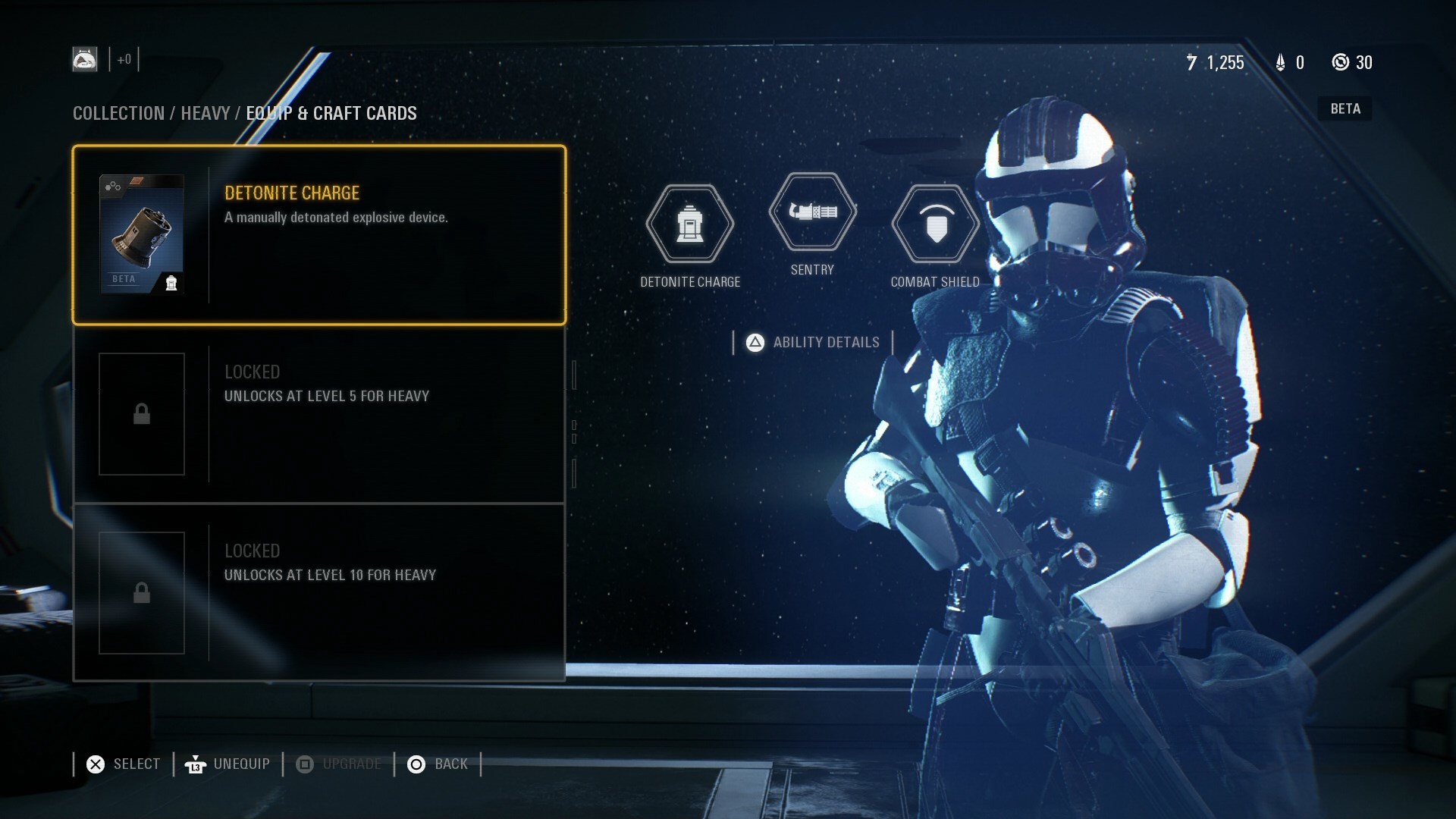Click the player profile icon
This screenshot has height=819, width=1456.
[x=85, y=59]
